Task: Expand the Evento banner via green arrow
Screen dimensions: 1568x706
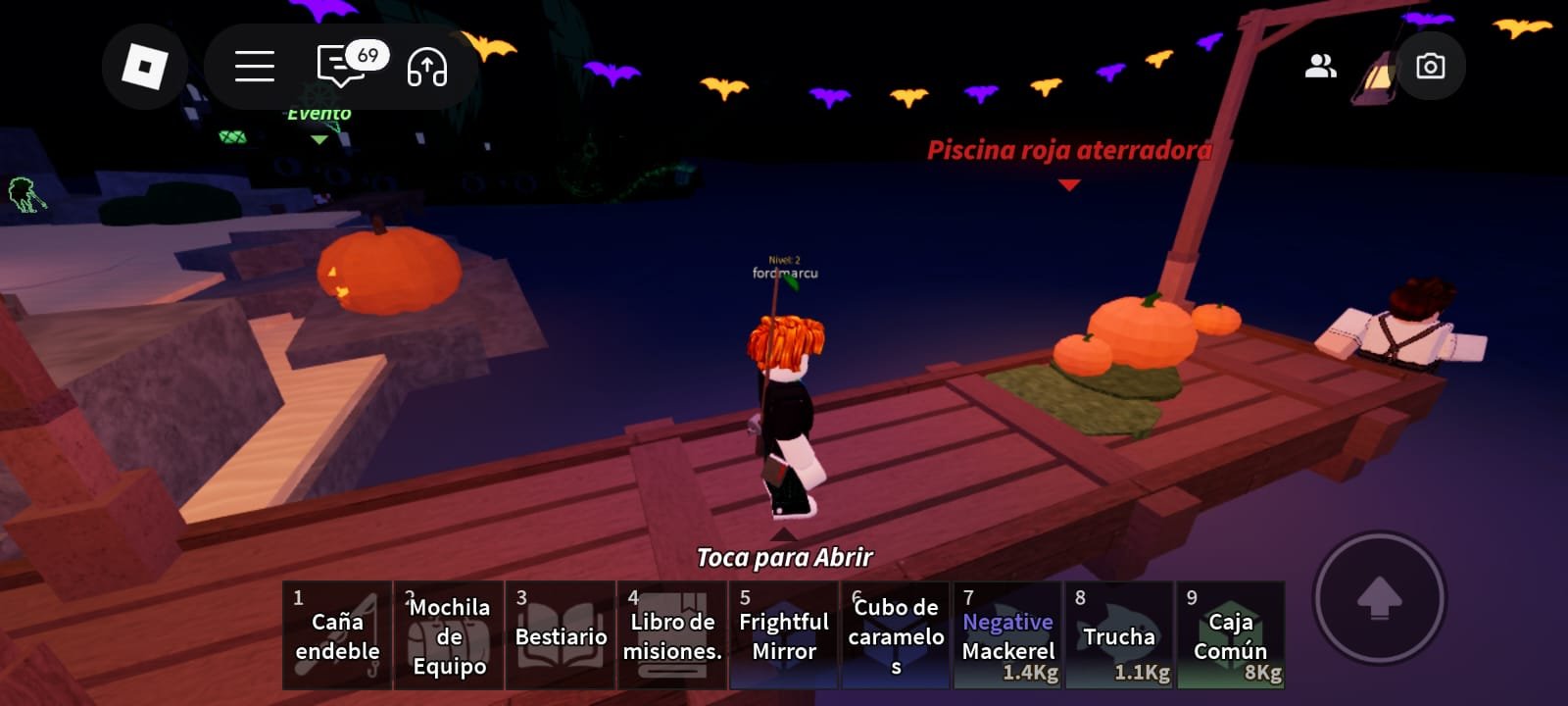Action: [x=319, y=139]
